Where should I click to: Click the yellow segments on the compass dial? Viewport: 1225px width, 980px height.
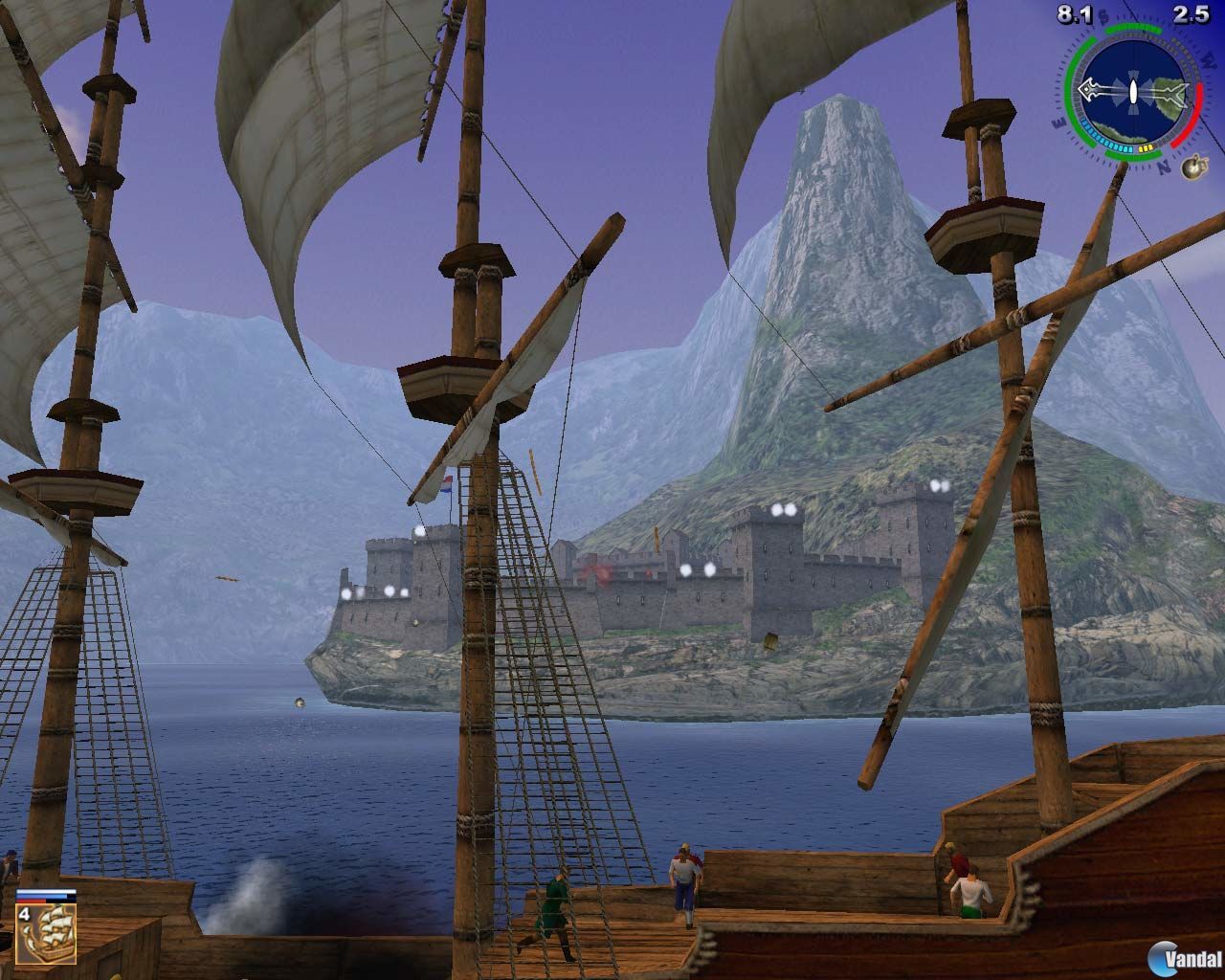pyautogui.click(x=1147, y=147)
